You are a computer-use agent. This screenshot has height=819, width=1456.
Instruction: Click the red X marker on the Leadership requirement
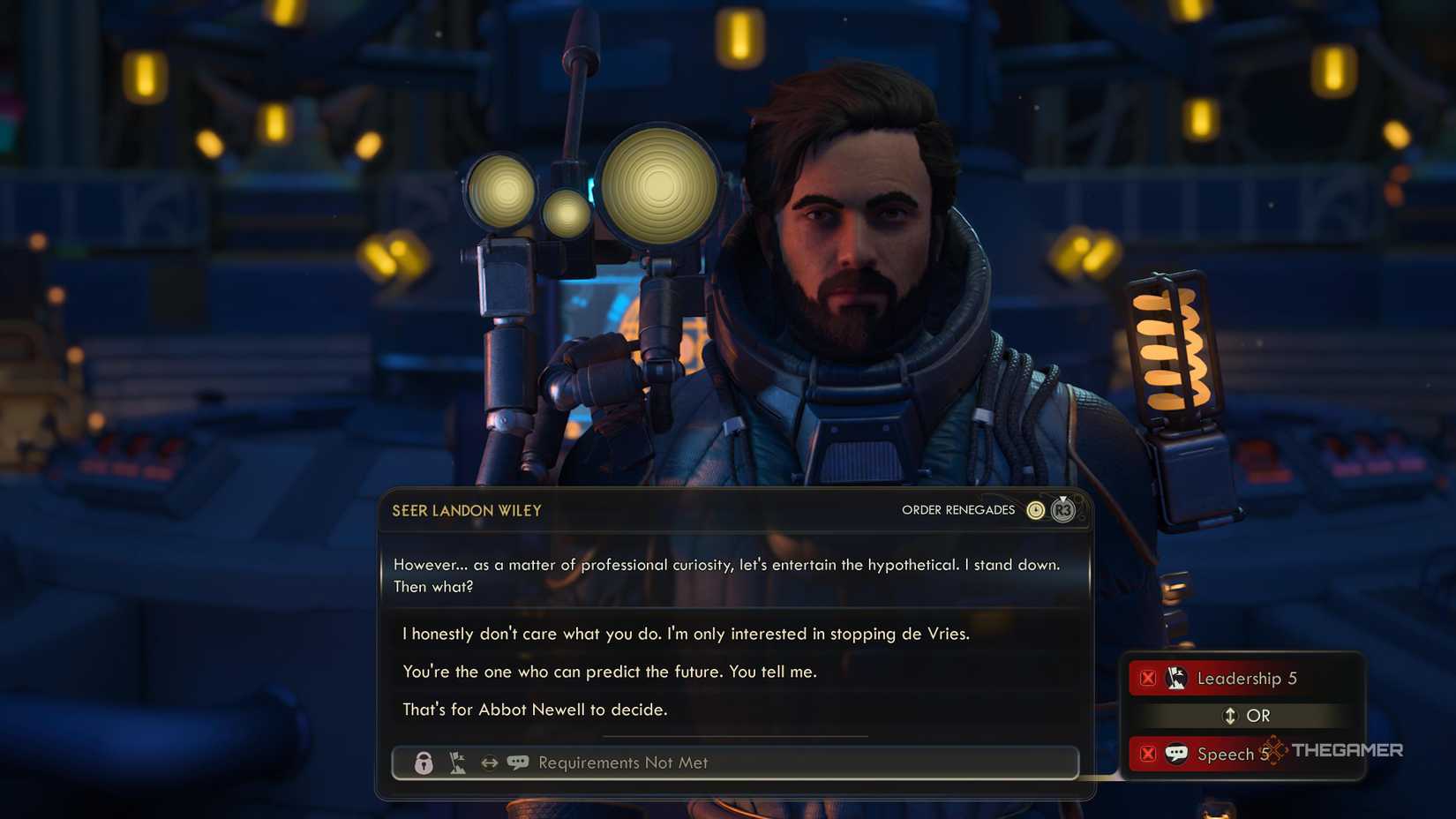coord(1148,678)
